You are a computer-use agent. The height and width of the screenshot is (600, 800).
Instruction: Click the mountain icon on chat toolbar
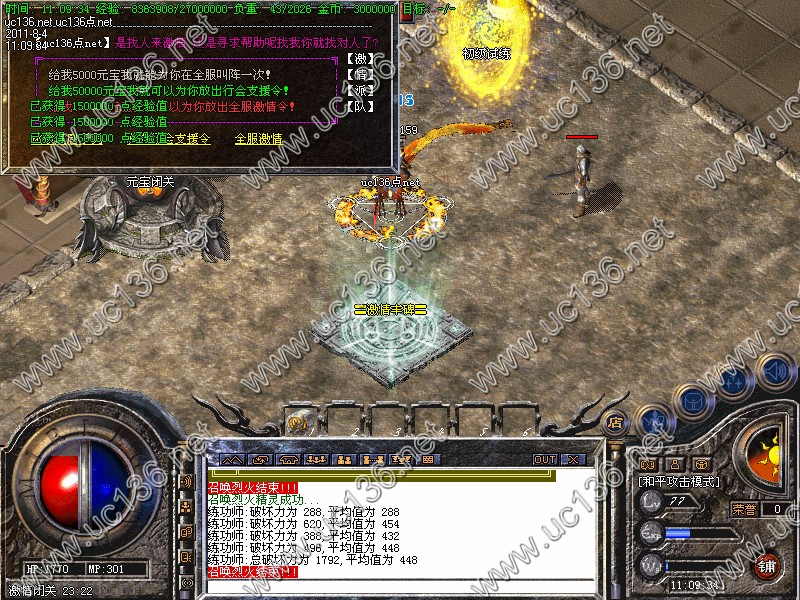(232, 459)
